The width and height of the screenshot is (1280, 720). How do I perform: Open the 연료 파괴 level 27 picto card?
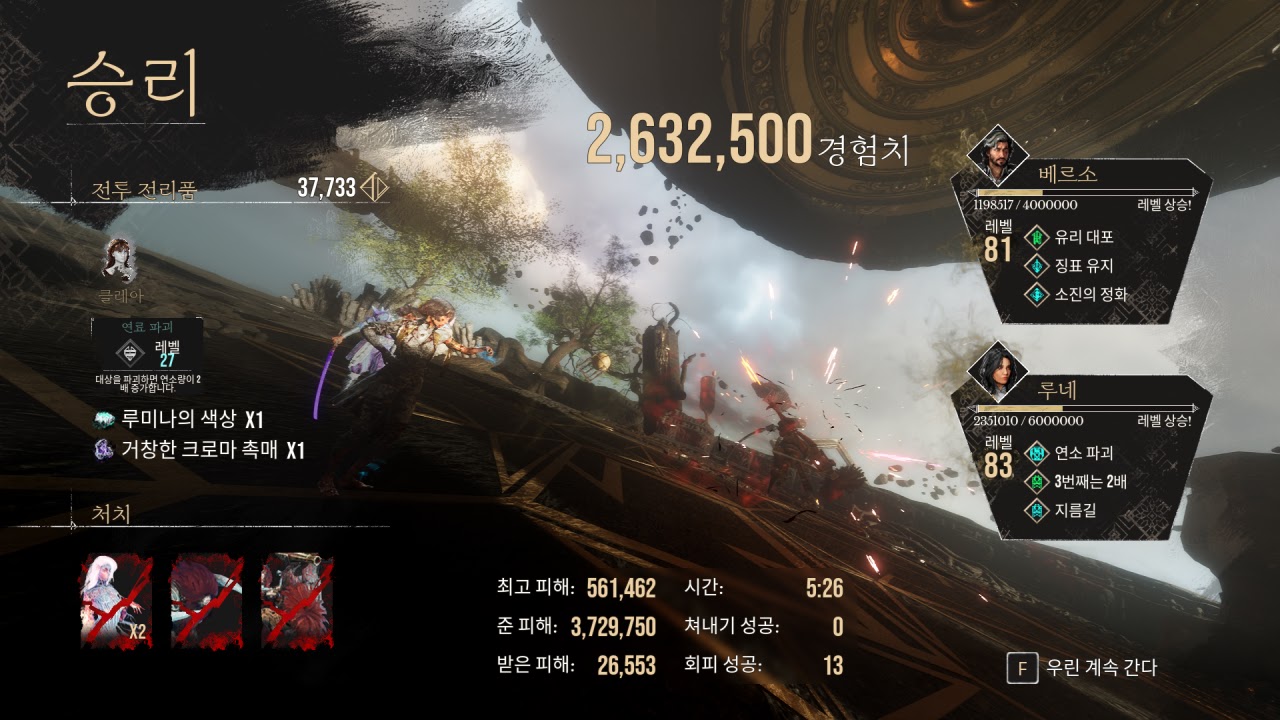[x=147, y=352]
